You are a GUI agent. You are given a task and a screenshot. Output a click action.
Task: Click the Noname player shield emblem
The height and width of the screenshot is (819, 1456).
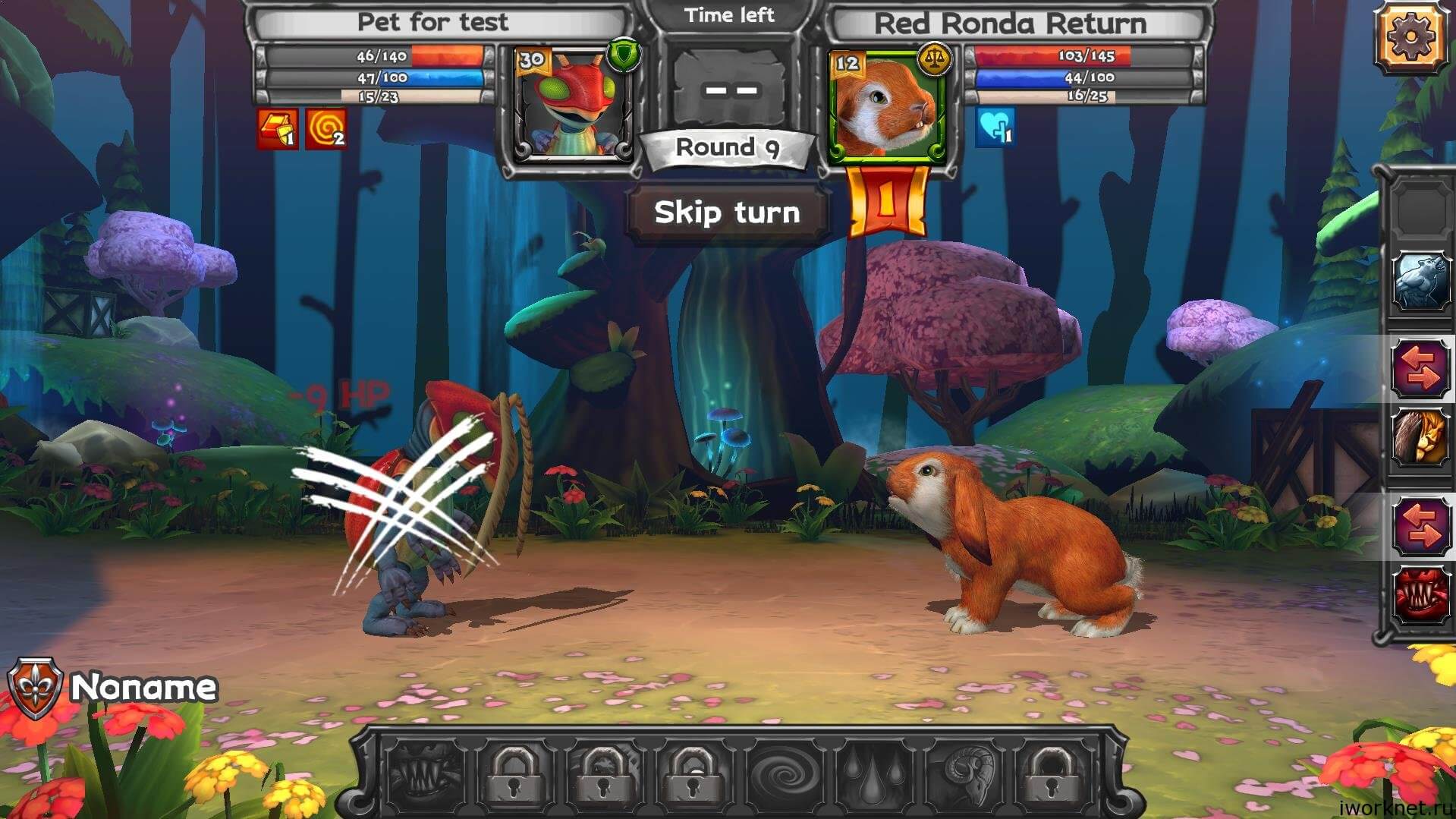(34, 688)
